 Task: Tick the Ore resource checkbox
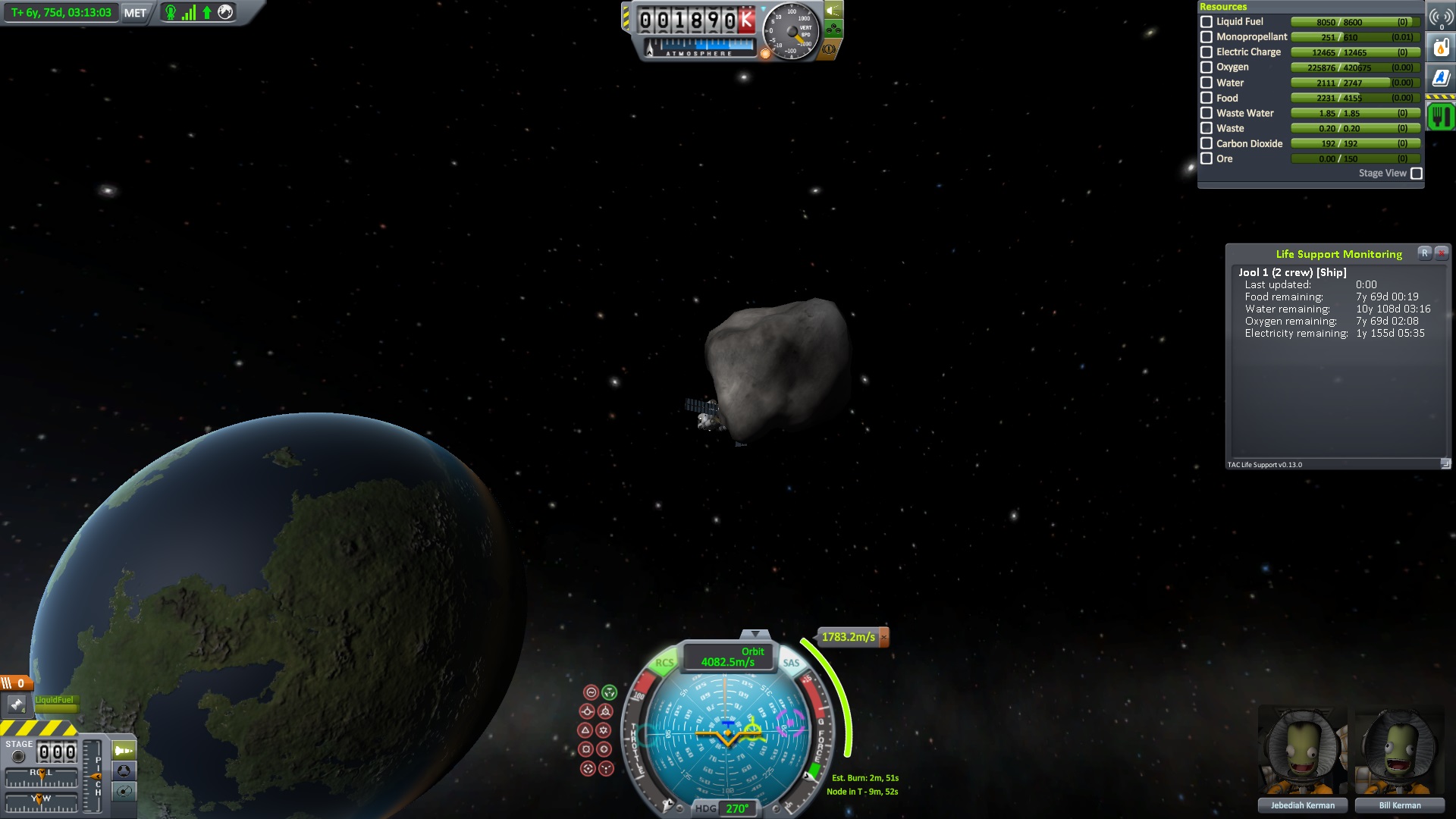pyautogui.click(x=1207, y=158)
